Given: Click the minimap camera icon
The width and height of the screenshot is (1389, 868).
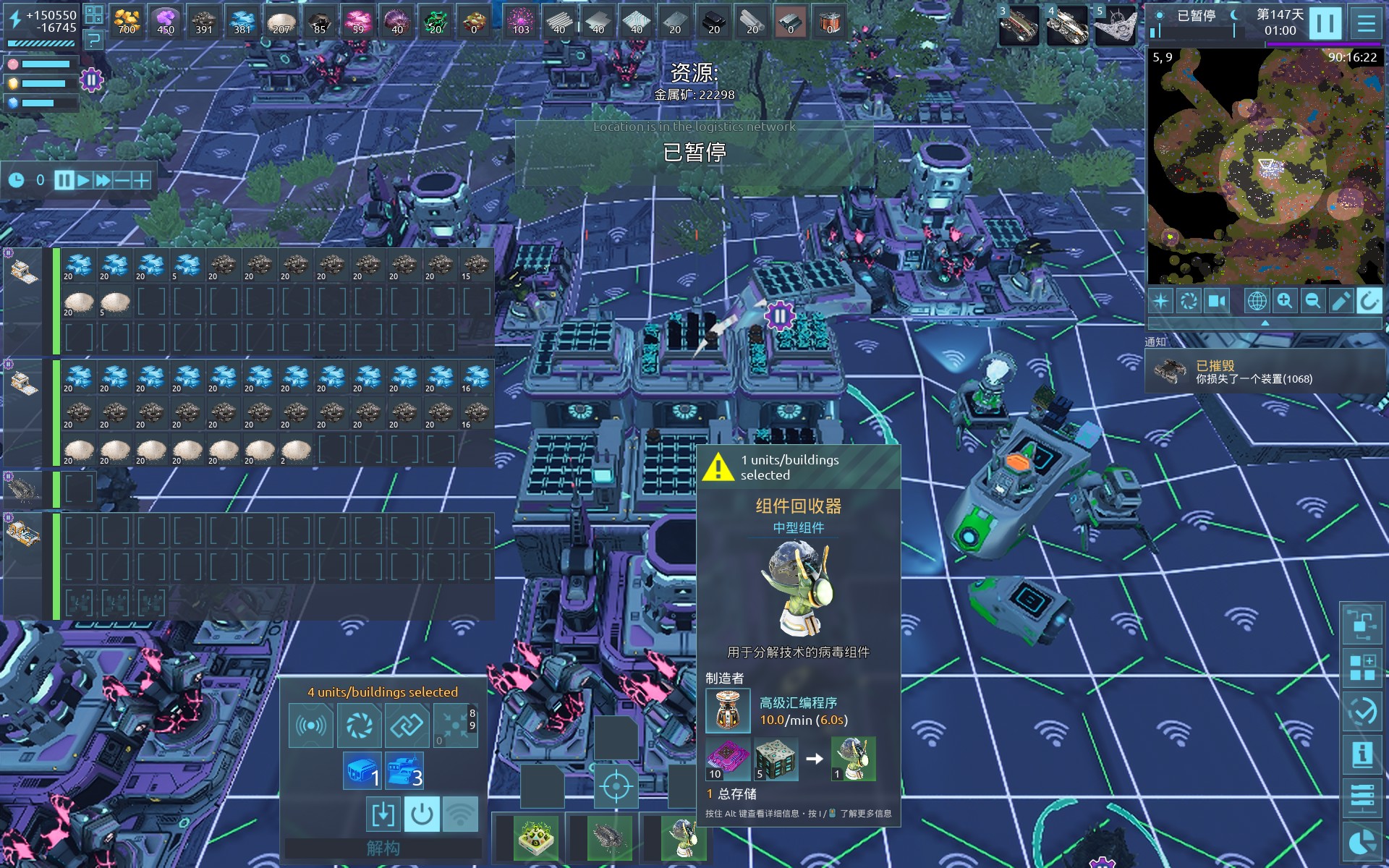Looking at the screenshot, I should point(1218,301).
